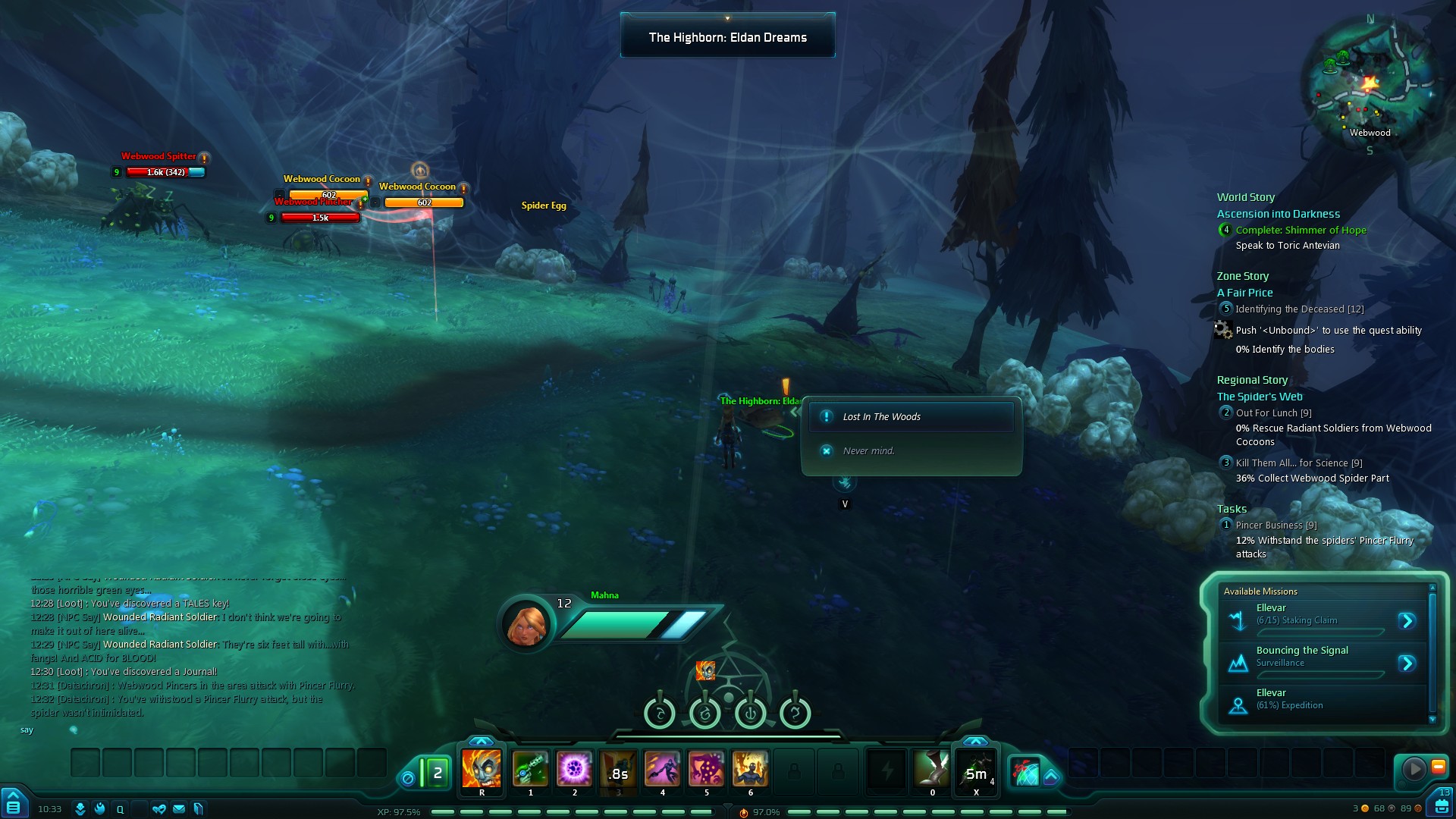Image resolution: width=1456 pixels, height=819 pixels.
Task: Open the Ellevar Staking Claim mission arrow
Action: click(x=1407, y=621)
